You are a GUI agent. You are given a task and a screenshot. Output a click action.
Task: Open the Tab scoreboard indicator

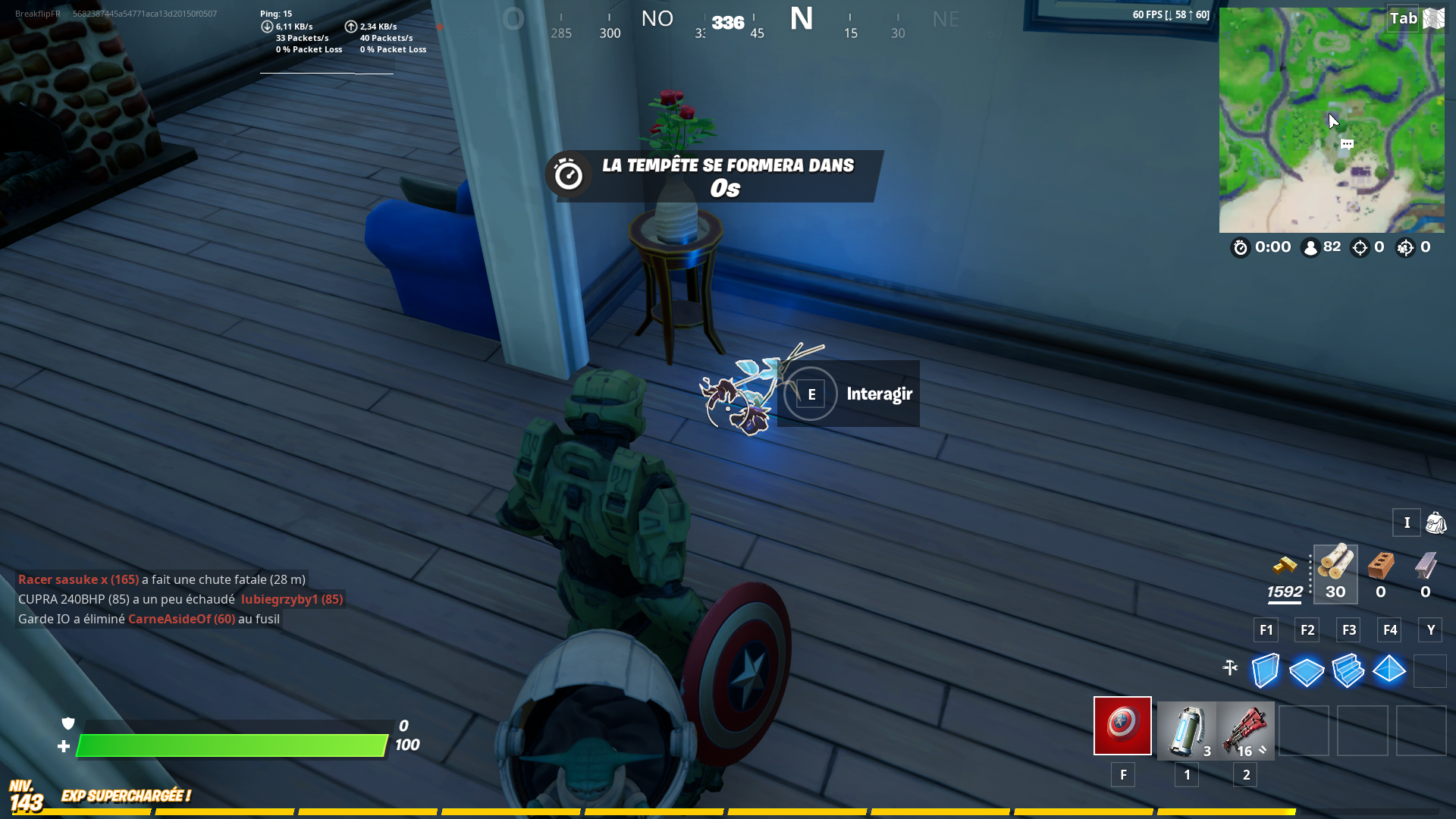[1404, 18]
